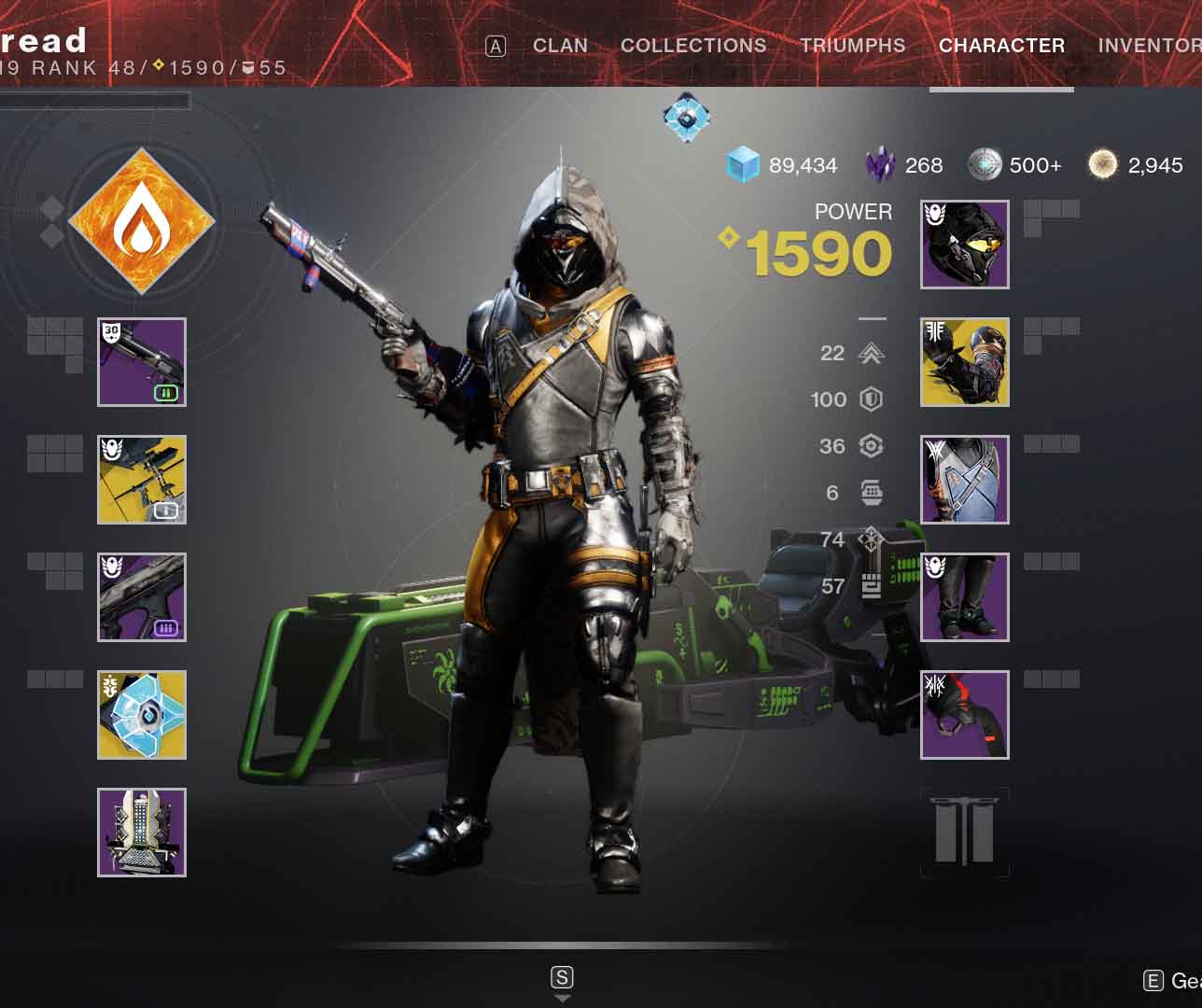
Task: Switch to the Collections tab
Action: point(692,45)
